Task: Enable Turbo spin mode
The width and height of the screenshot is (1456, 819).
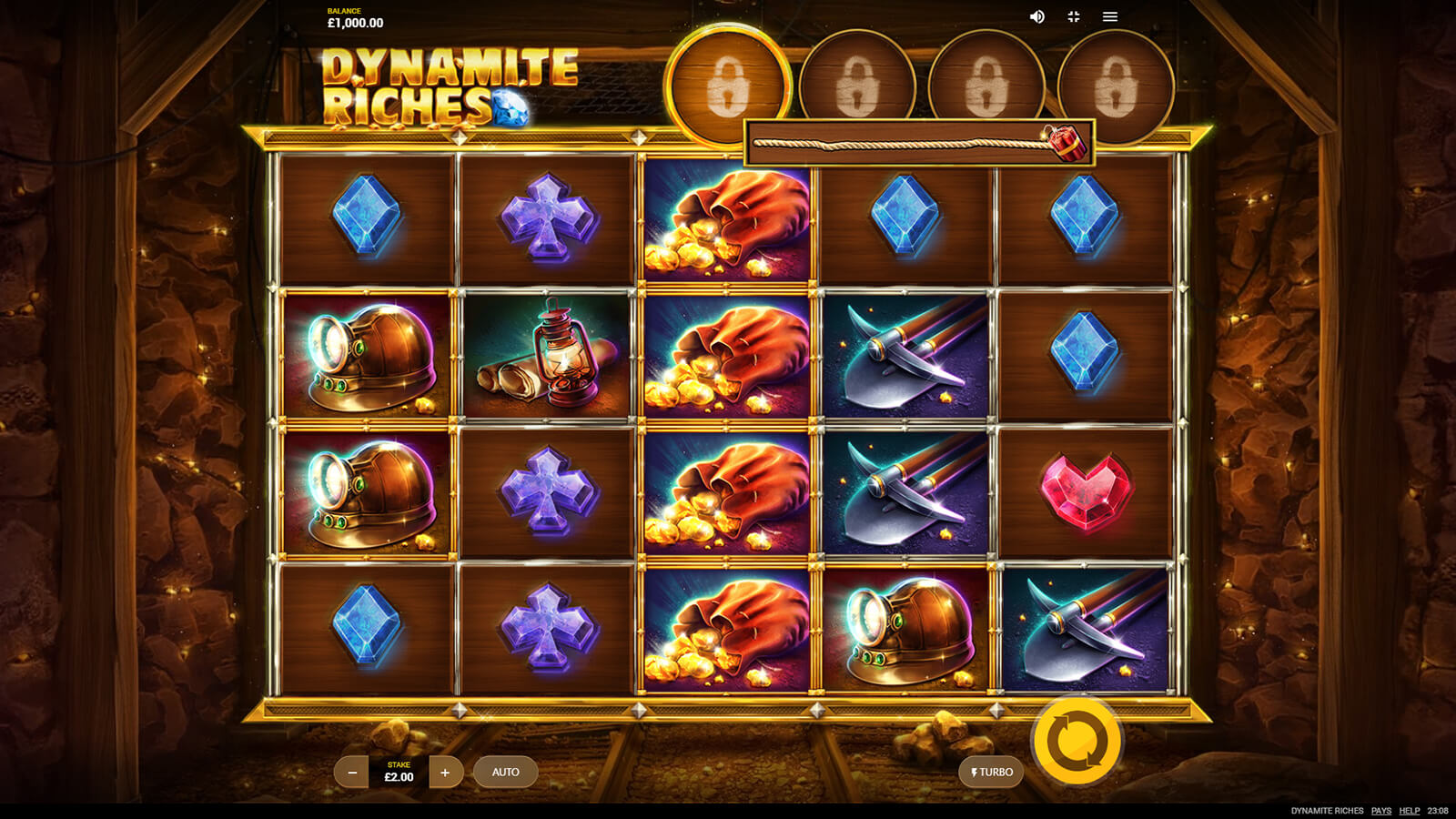Action: click(x=991, y=773)
